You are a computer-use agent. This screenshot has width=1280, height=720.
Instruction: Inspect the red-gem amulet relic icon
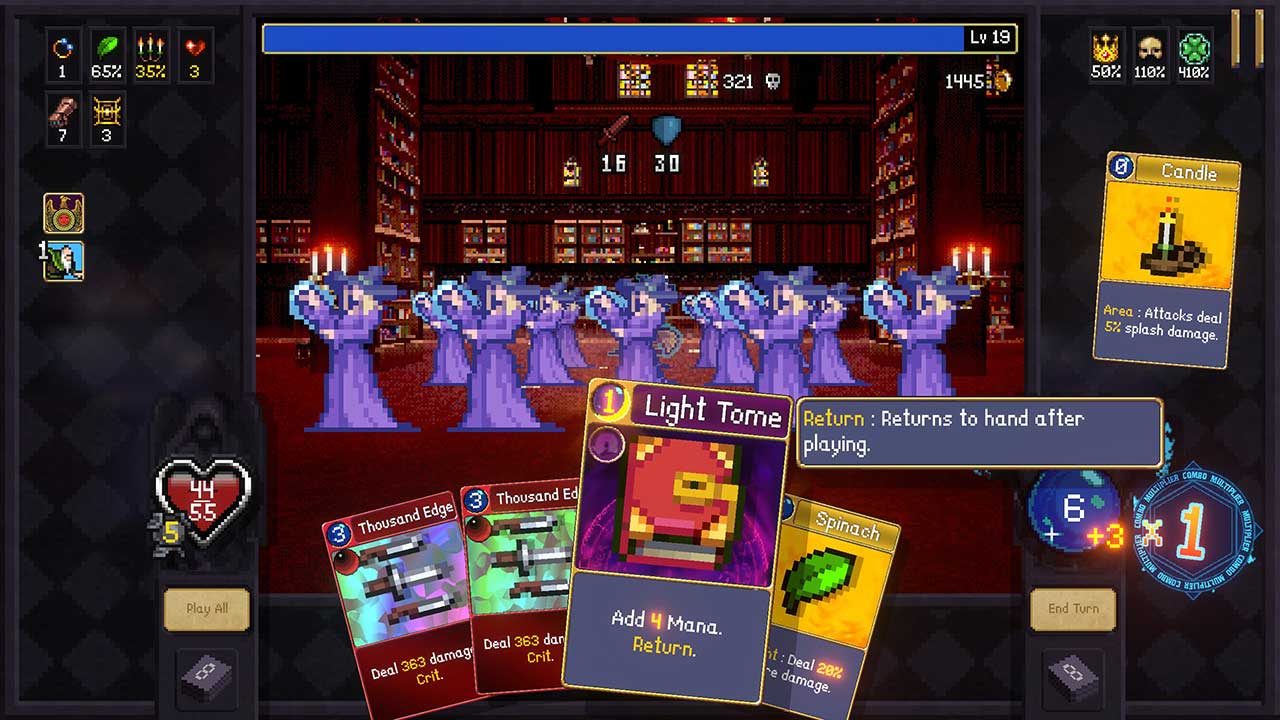pyautogui.click(x=63, y=213)
